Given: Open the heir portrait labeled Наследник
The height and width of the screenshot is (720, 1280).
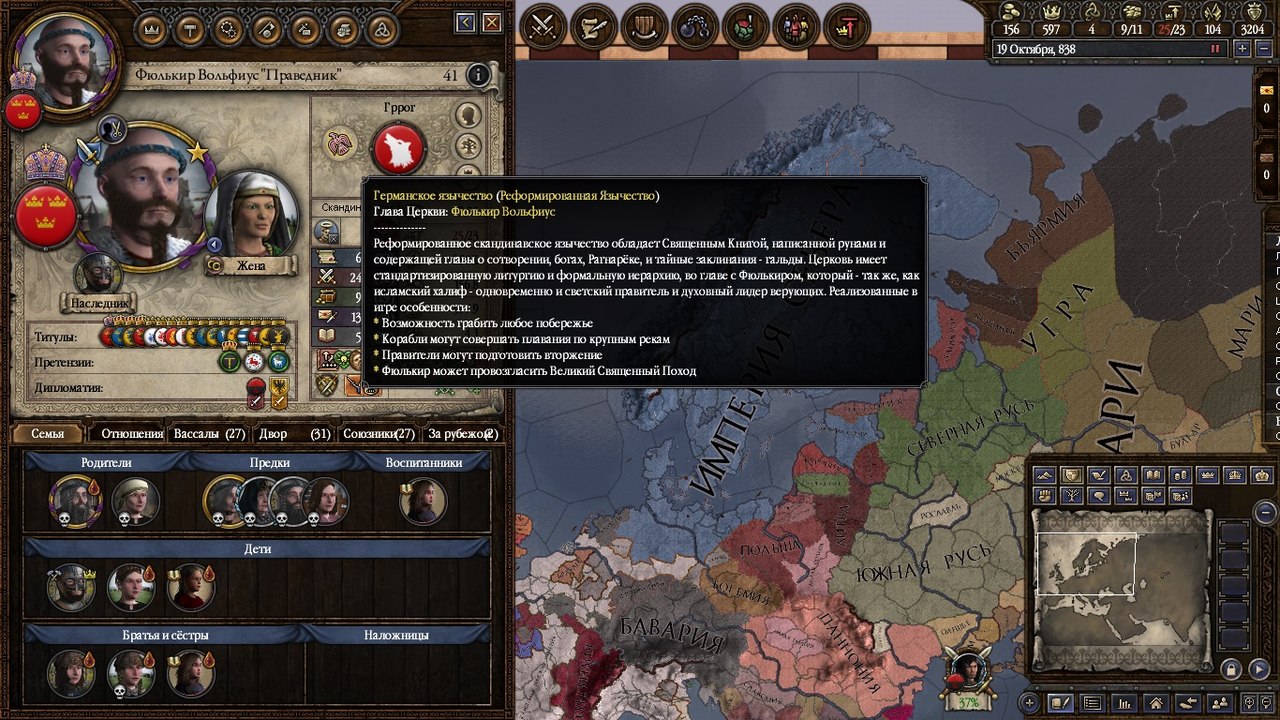Looking at the screenshot, I should coord(98,276).
